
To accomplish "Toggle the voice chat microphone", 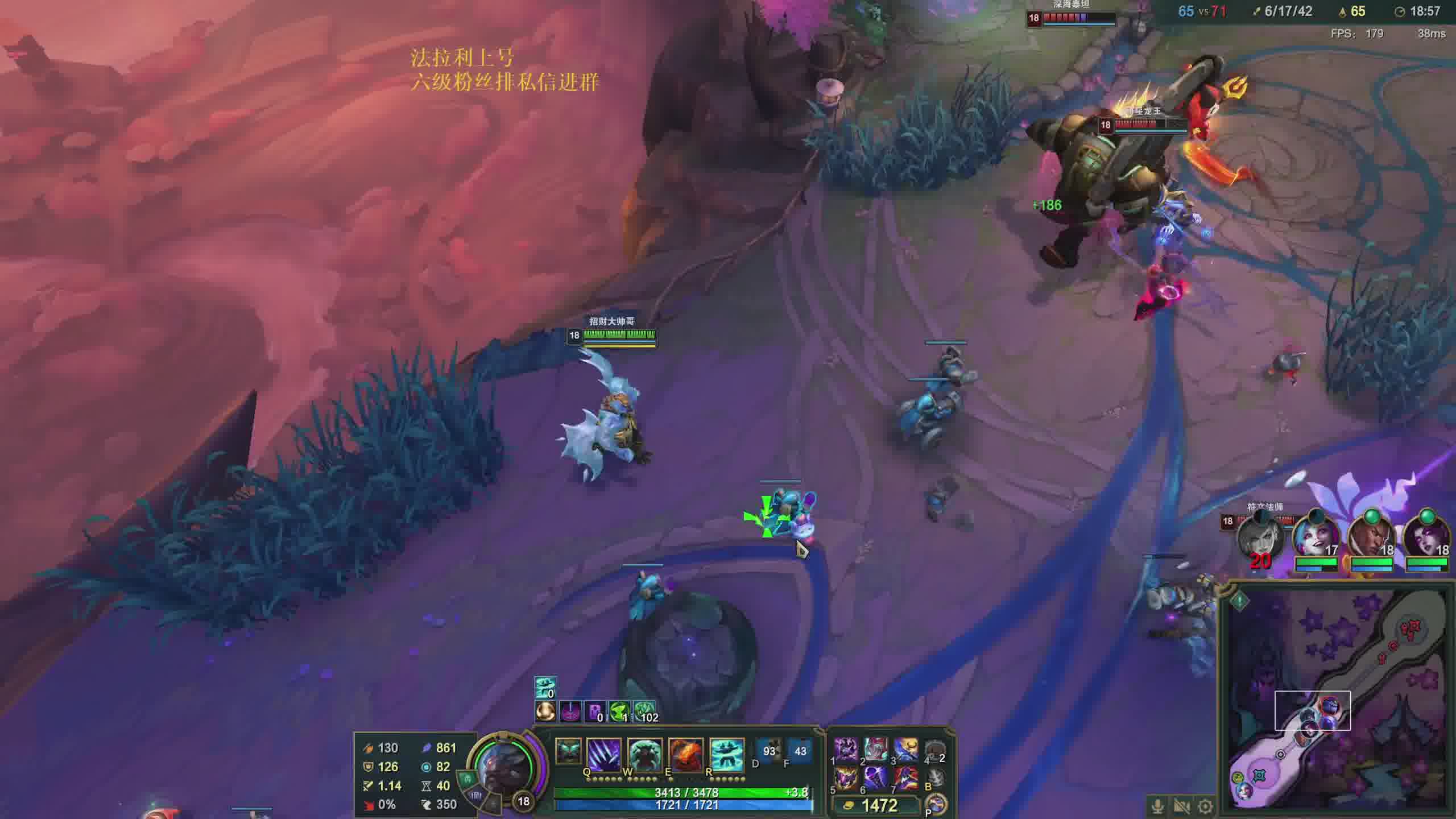I will [x=1157, y=806].
